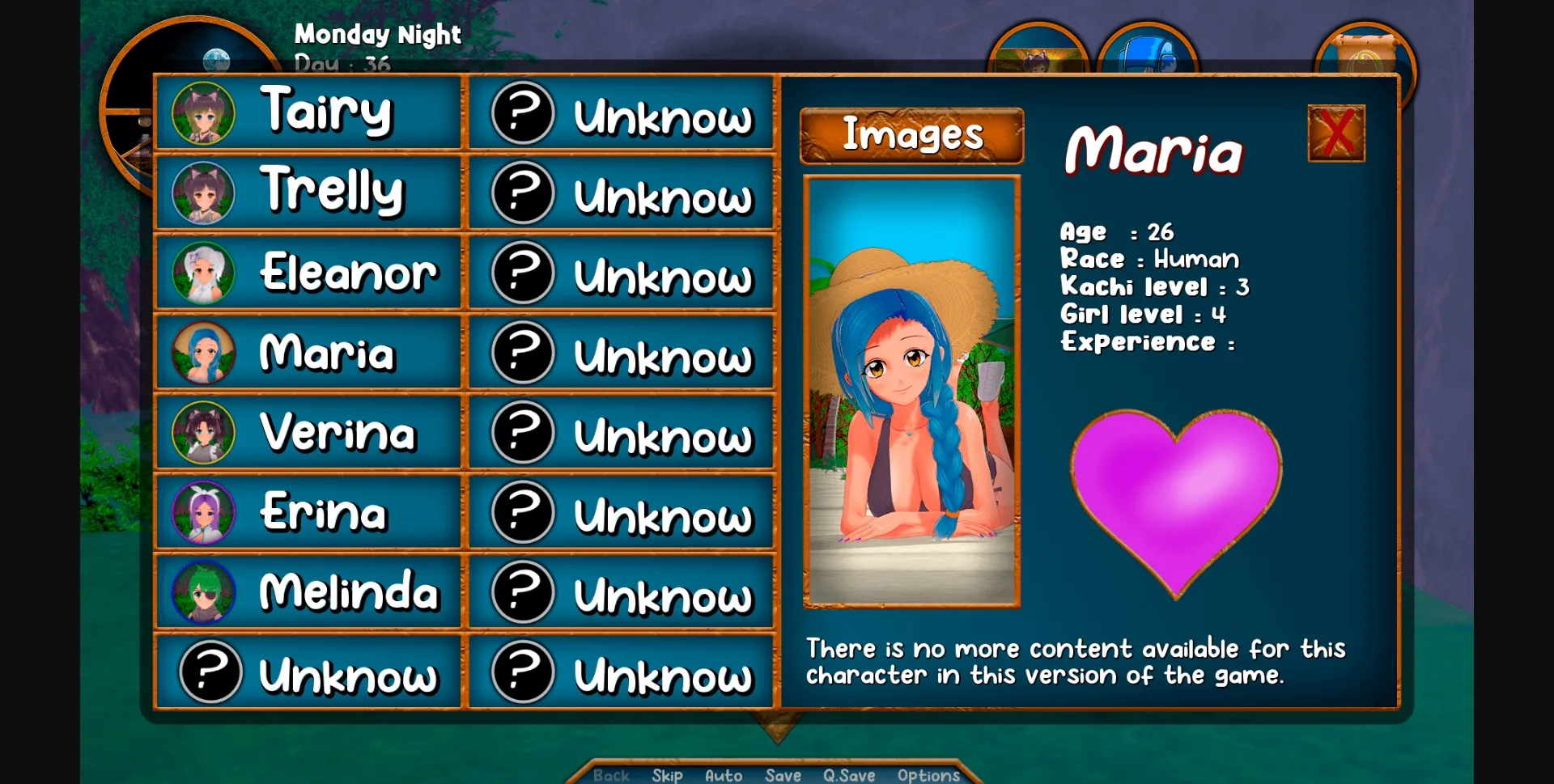Open the Options menu at bottom
1554x784 pixels.
[928, 774]
